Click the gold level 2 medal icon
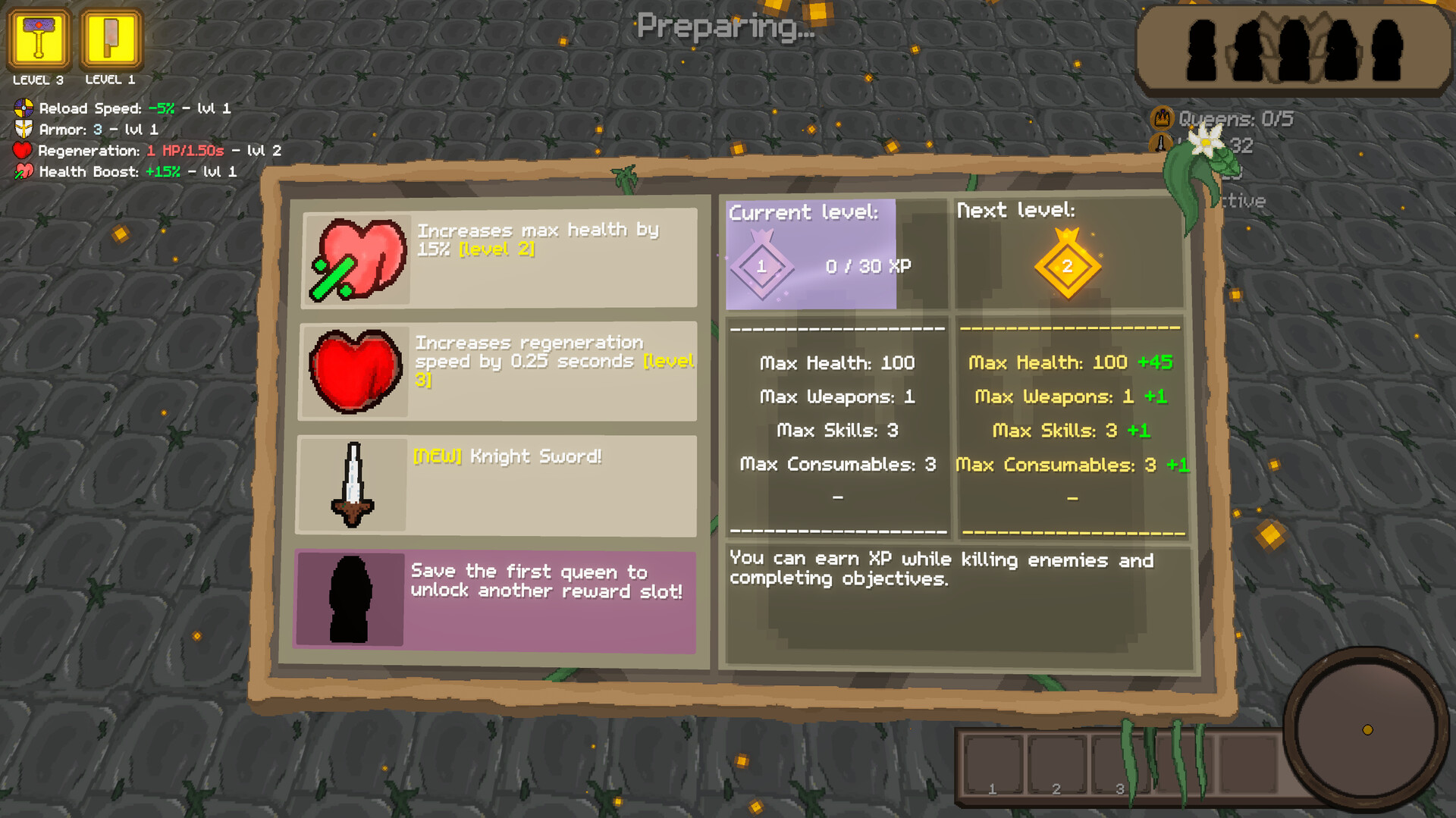Image resolution: width=1456 pixels, height=818 pixels. (1066, 267)
